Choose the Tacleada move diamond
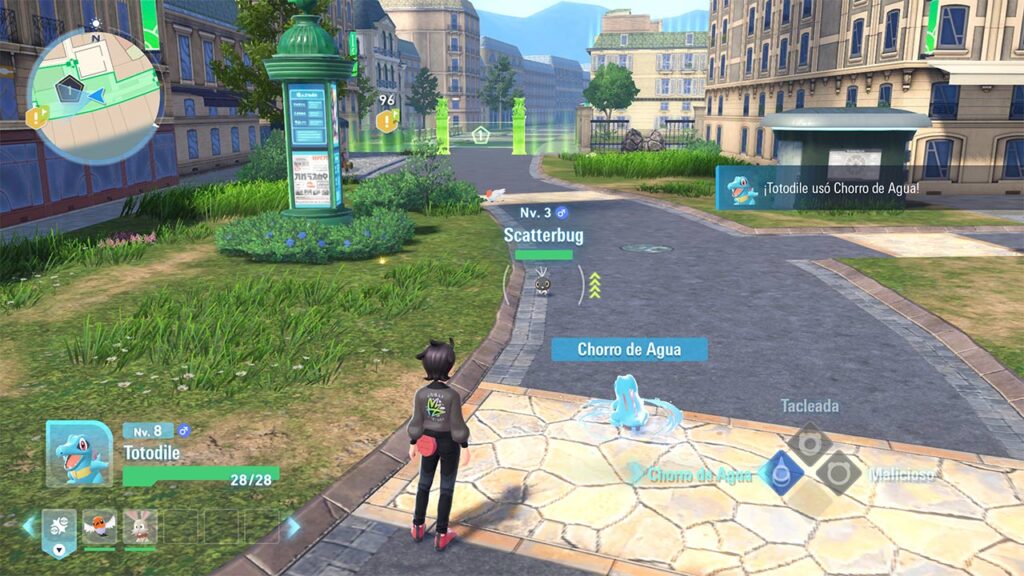This screenshot has height=576, width=1024. pyautogui.click(x=809, y=443)
